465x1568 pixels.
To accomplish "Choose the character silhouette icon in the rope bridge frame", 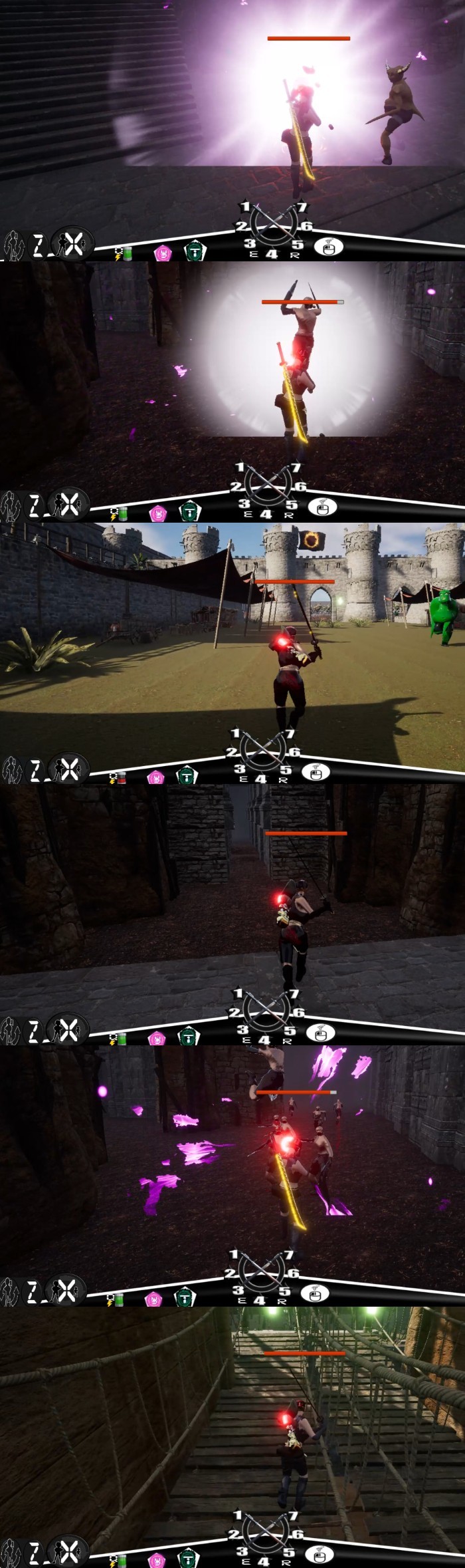I will pos(11,1554).
